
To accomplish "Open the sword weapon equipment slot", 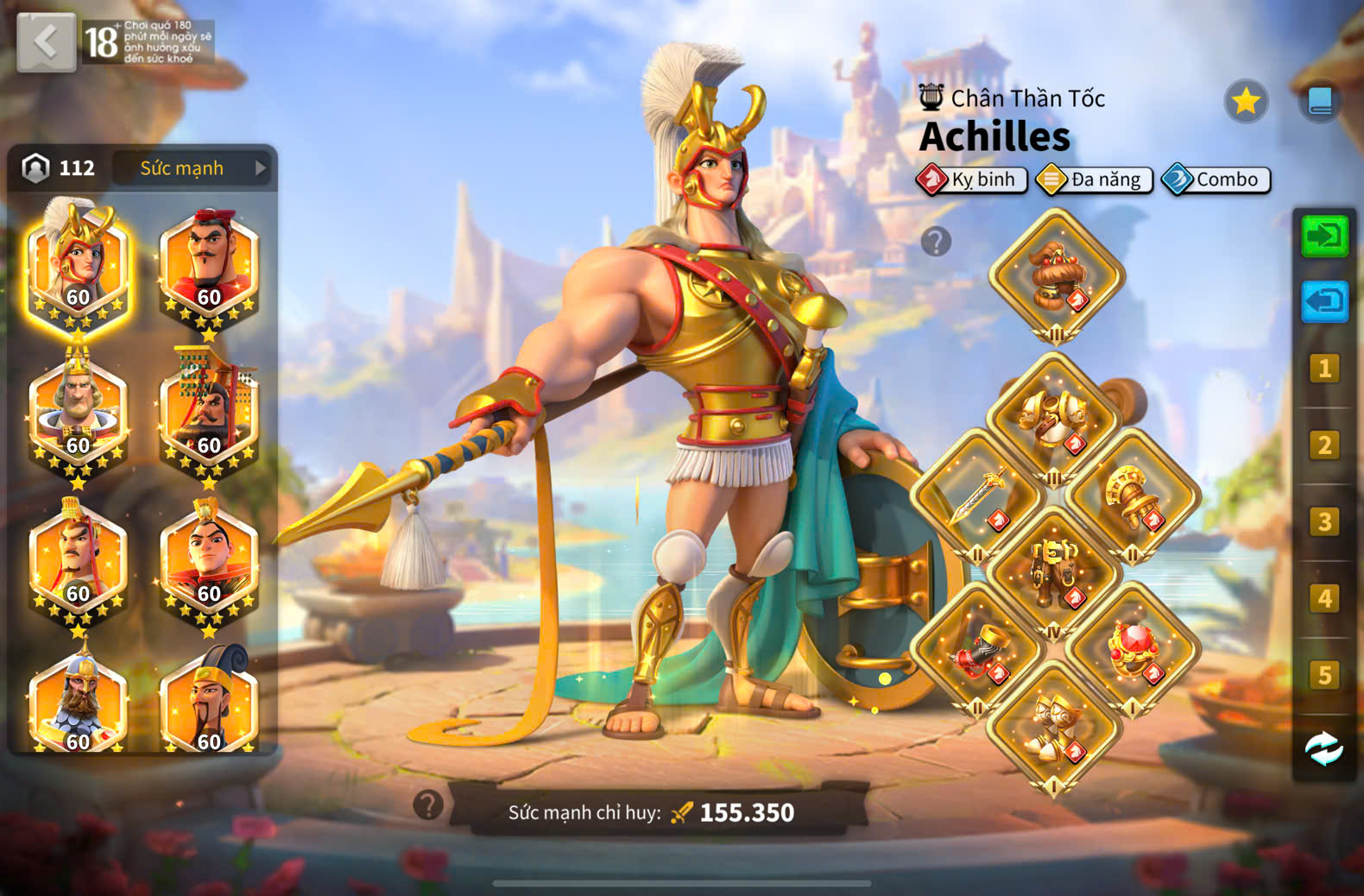I will point(977,495).
